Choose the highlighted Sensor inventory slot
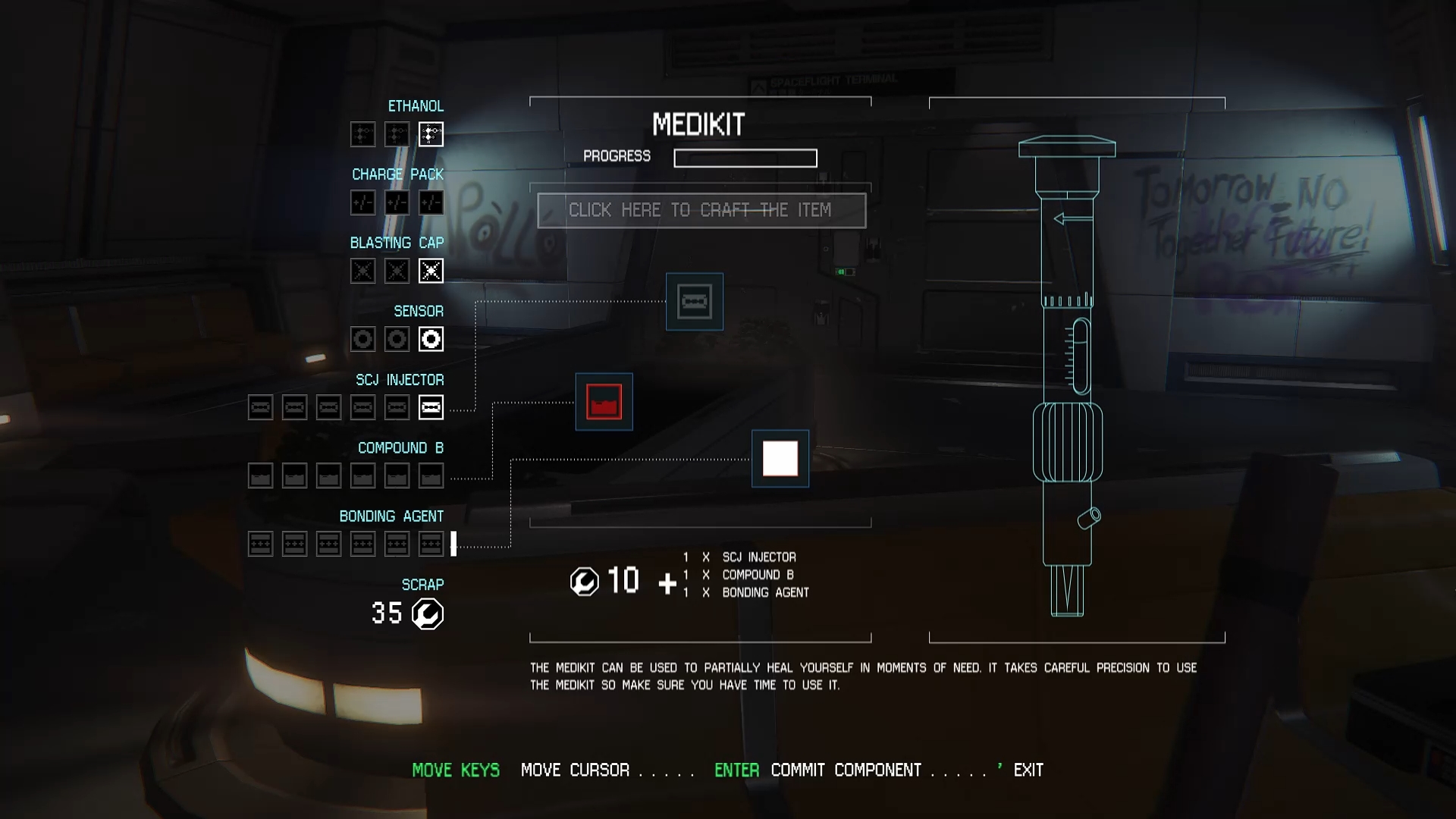Viewport: 1456px width, 819px height. 431,339
